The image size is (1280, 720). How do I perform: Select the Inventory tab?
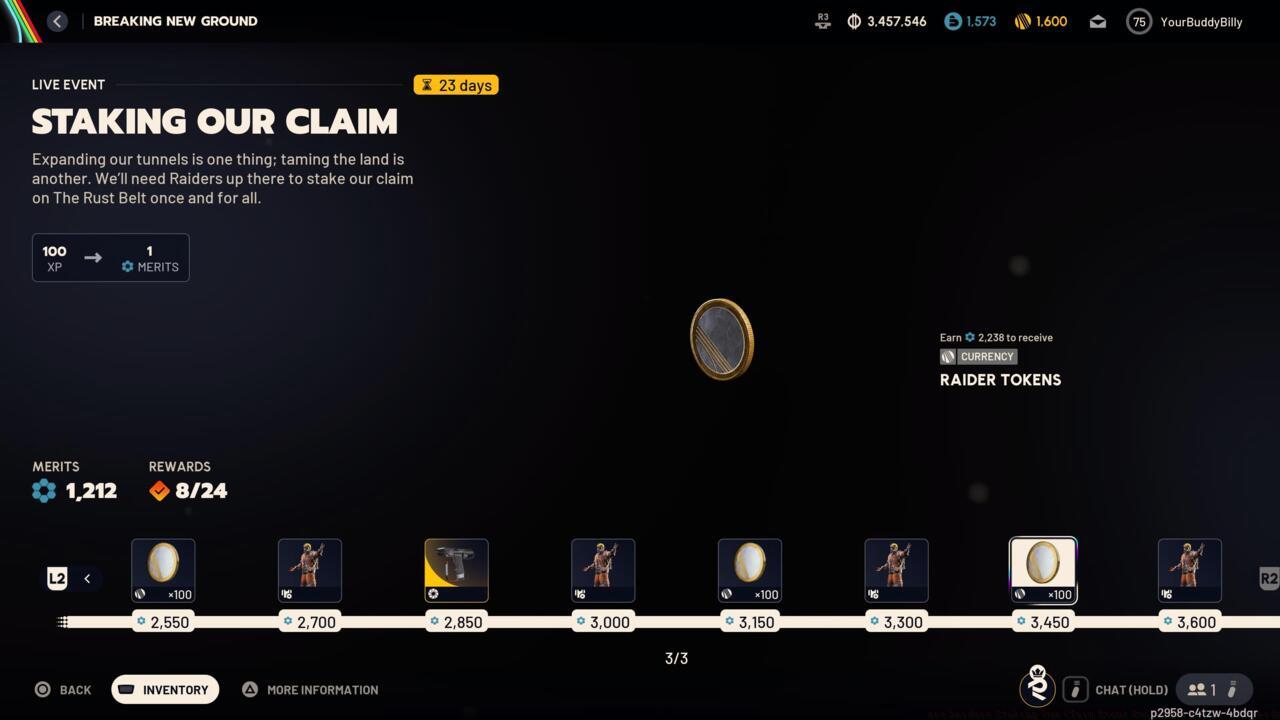click(164, 689)
